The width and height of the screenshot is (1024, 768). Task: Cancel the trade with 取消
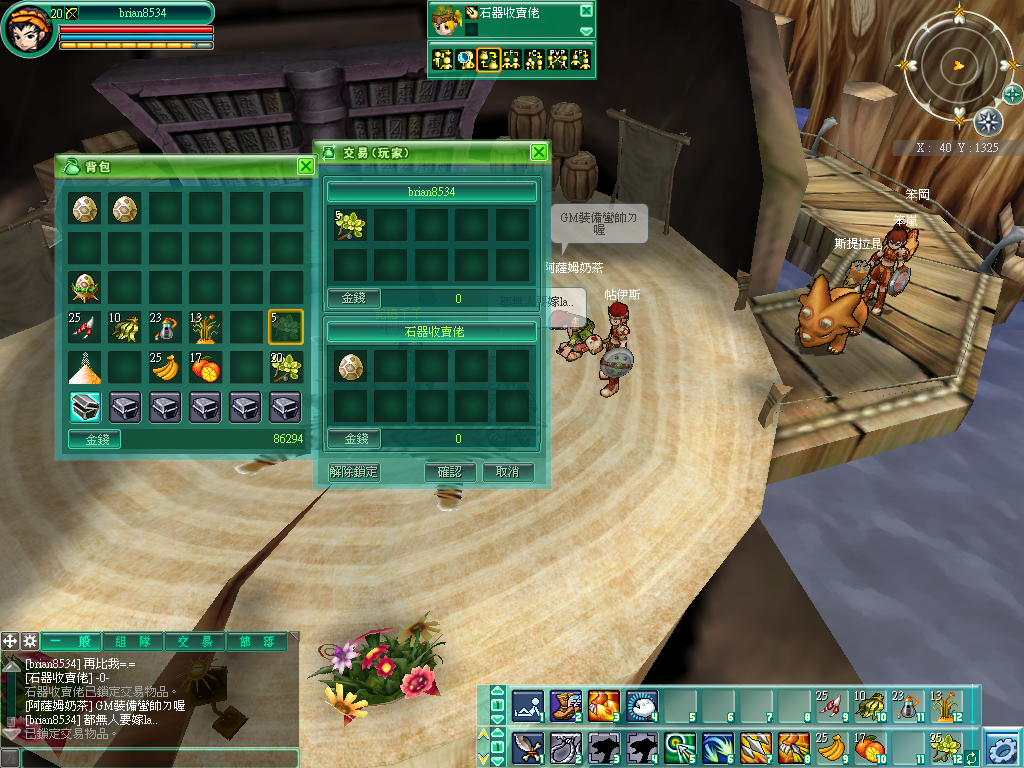[508, 472]
